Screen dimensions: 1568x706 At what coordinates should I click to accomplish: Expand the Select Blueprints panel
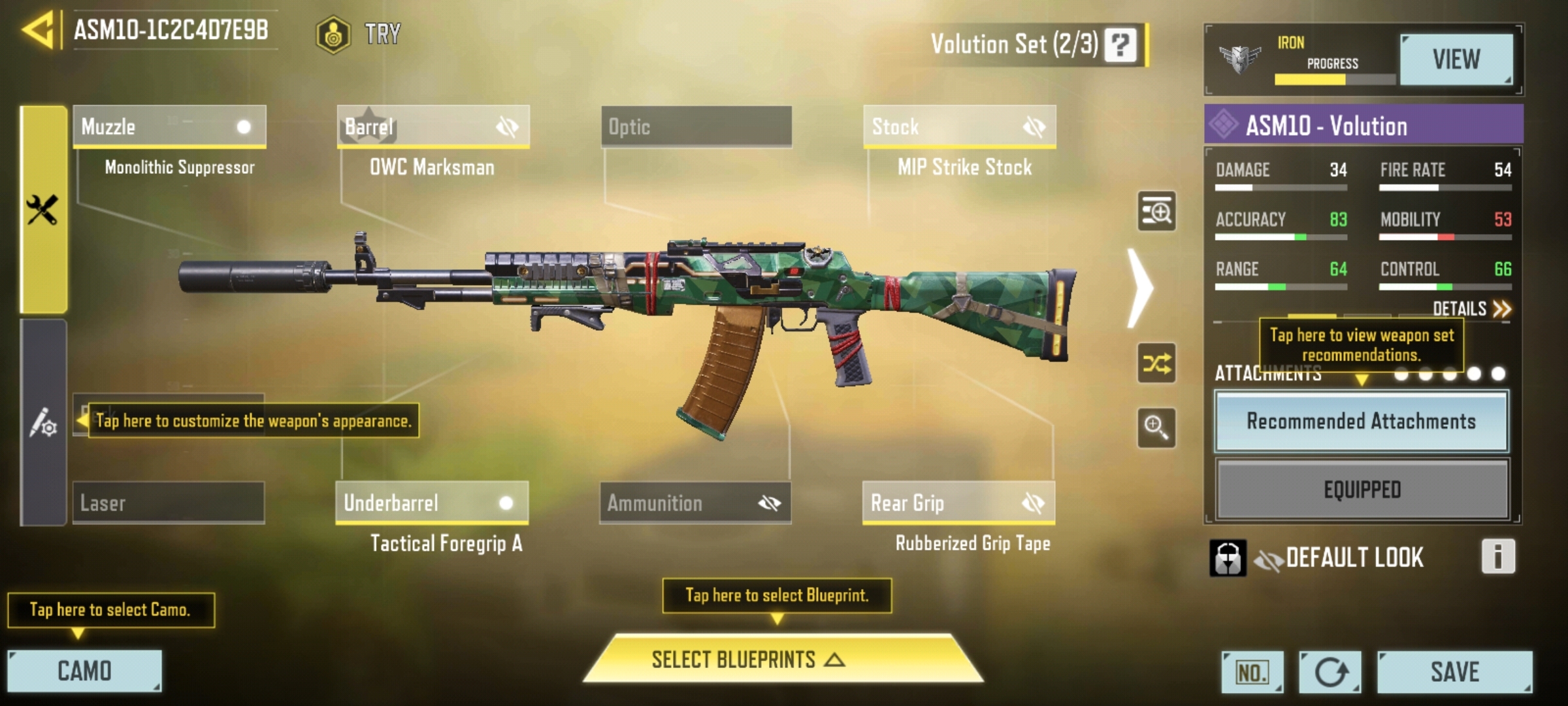(782, 659)
